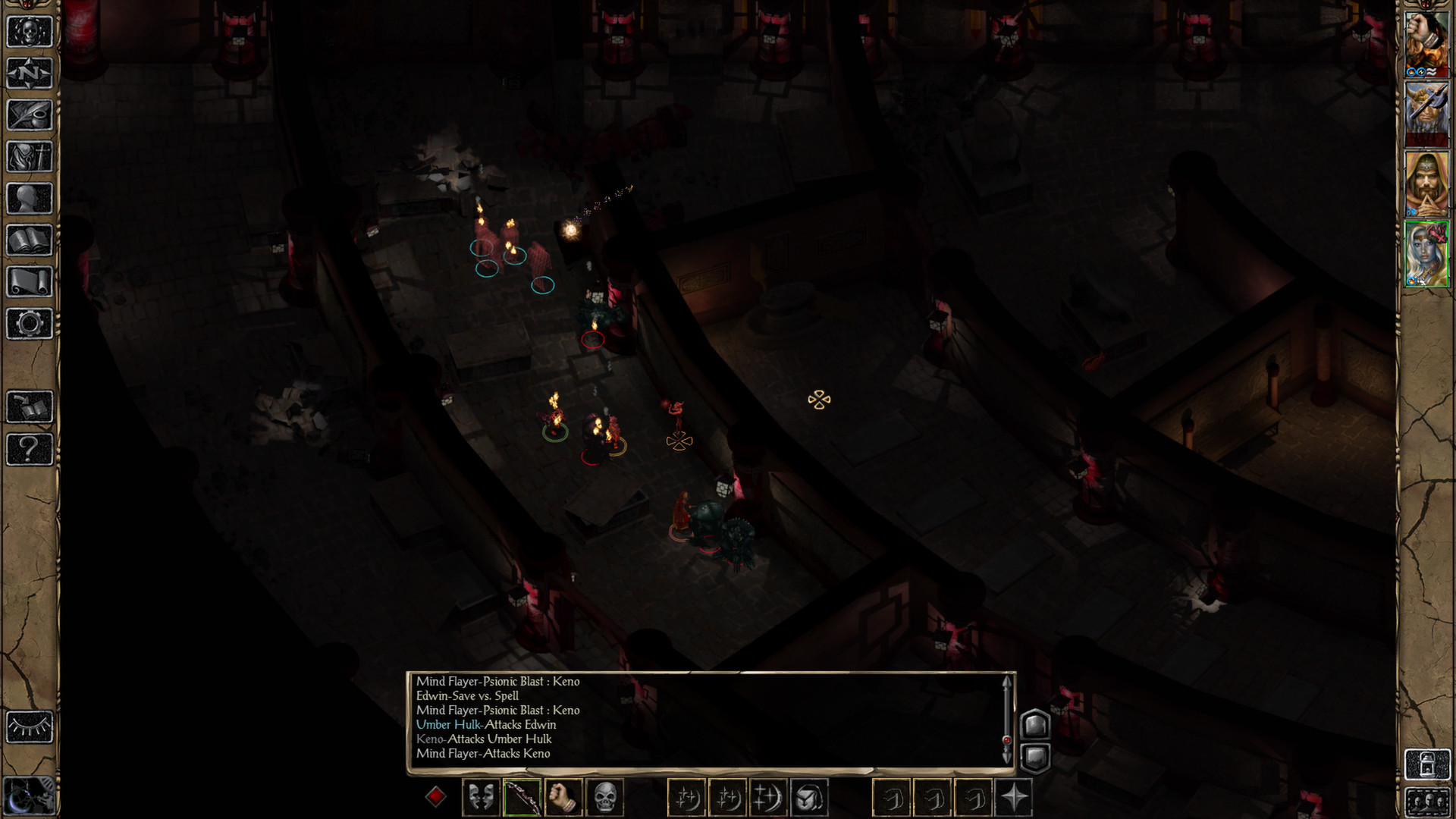
Task: Open the inventory armor-and-sword button
Action: tap(30, 157)
